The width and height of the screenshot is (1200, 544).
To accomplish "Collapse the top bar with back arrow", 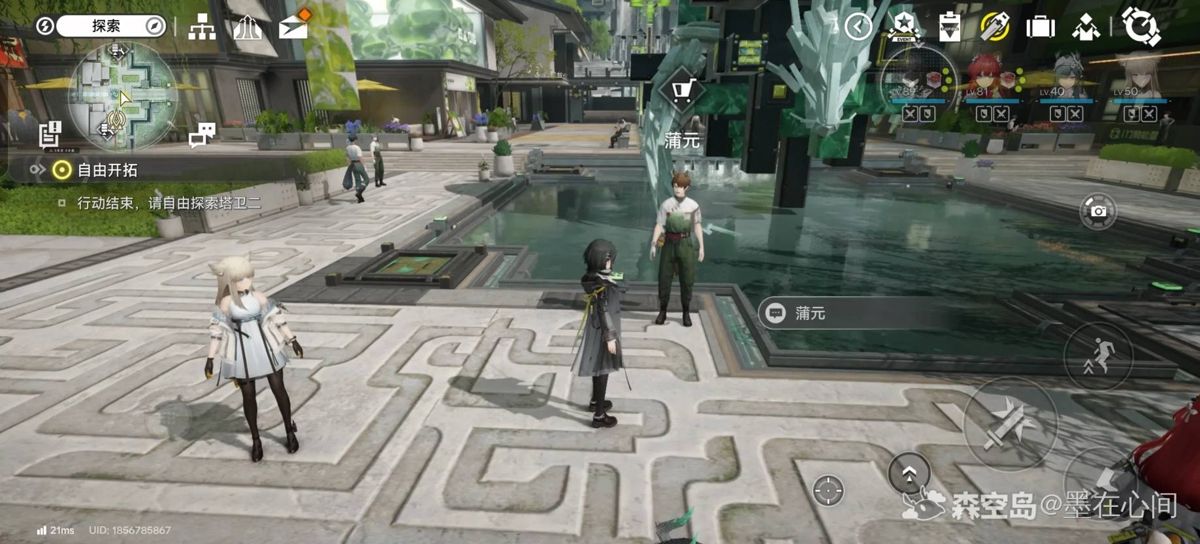I will click(x=859, y=27).
